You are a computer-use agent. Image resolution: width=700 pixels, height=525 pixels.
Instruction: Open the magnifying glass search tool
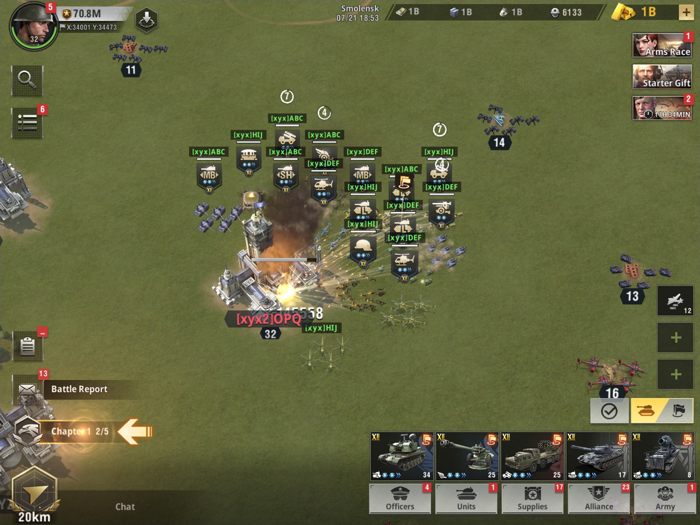click(27, 79)
